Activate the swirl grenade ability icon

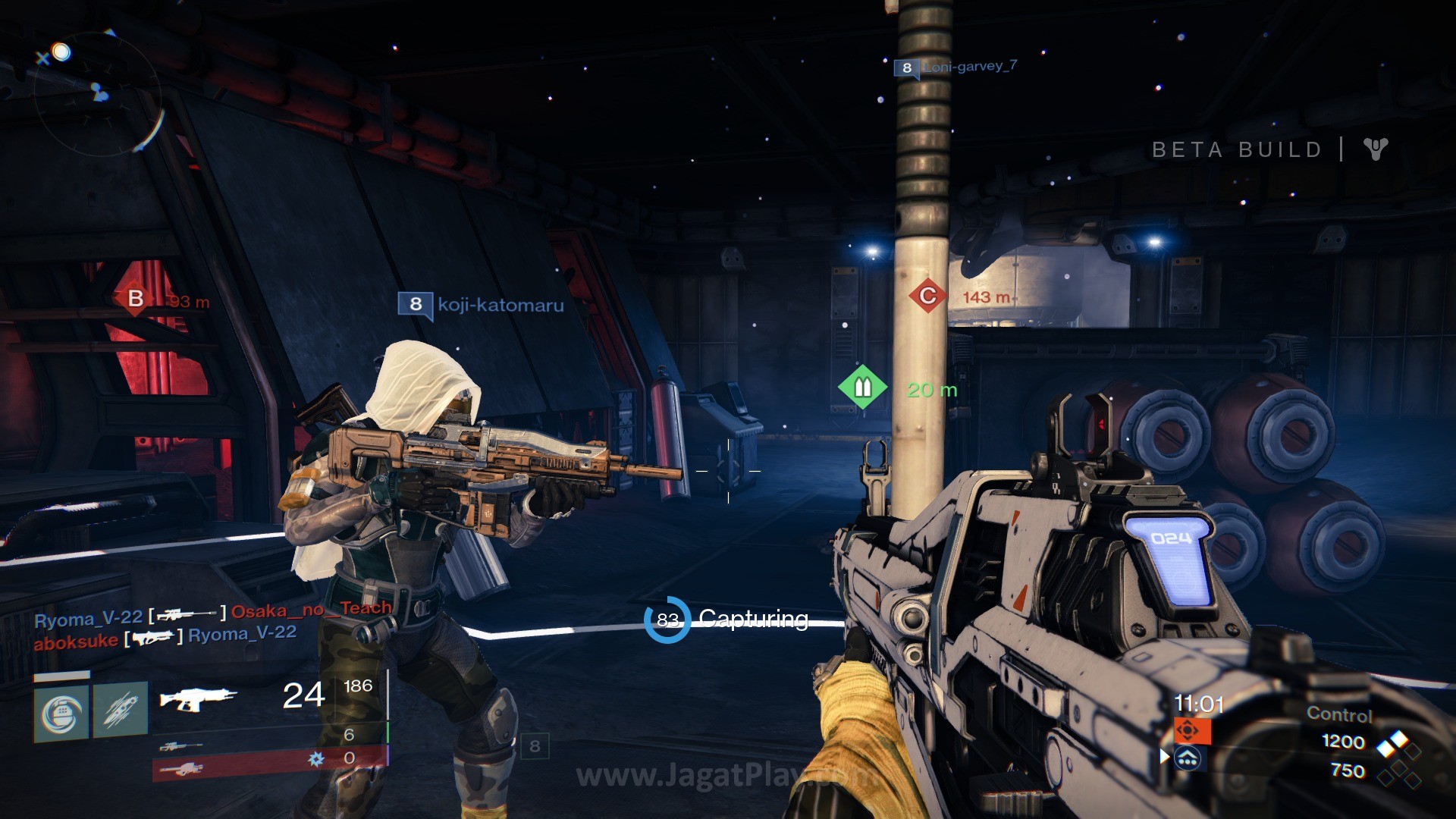(61, 711)
